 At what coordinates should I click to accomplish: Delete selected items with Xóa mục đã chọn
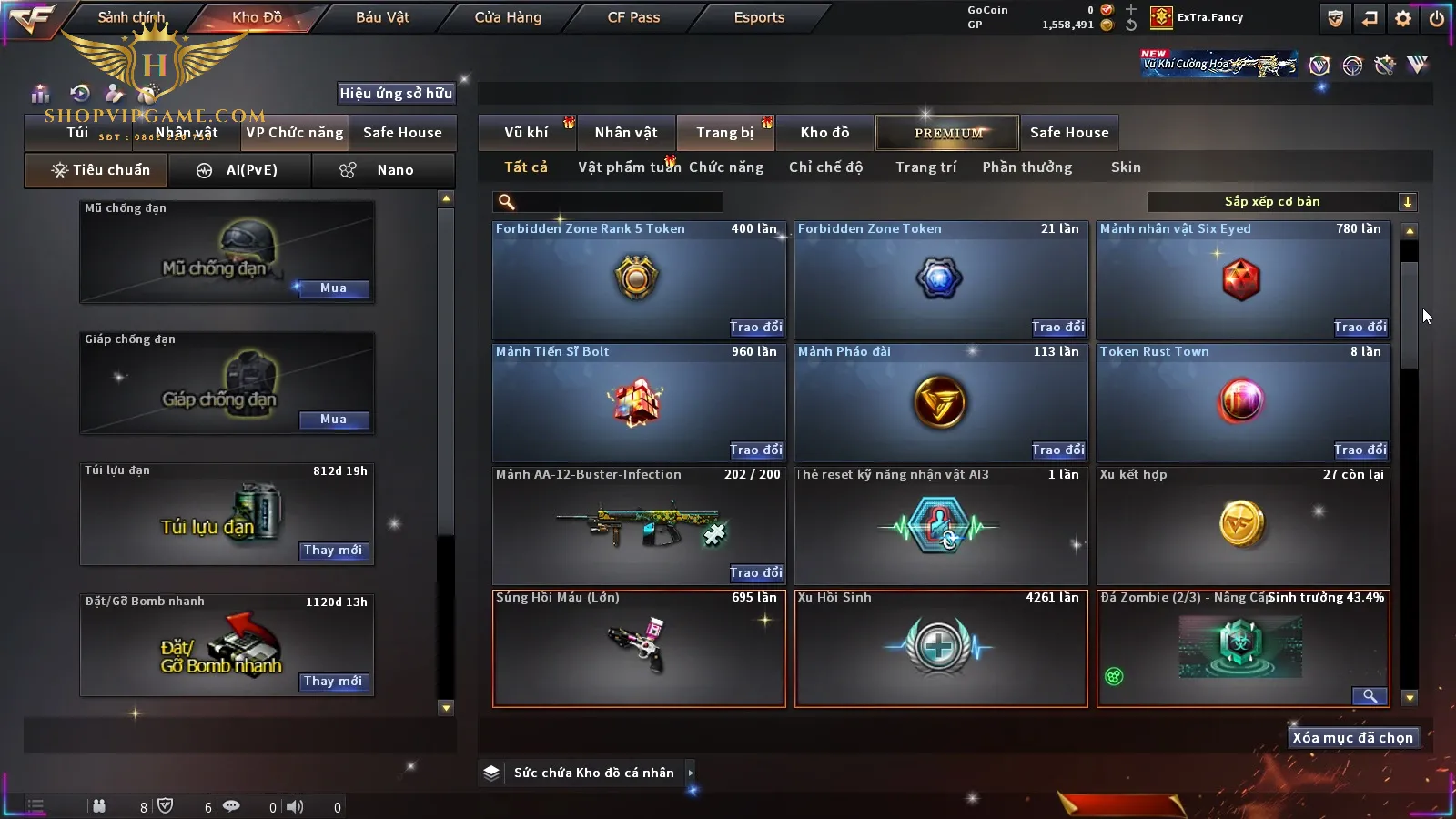pyautogui.click(x=1352, y=738)
